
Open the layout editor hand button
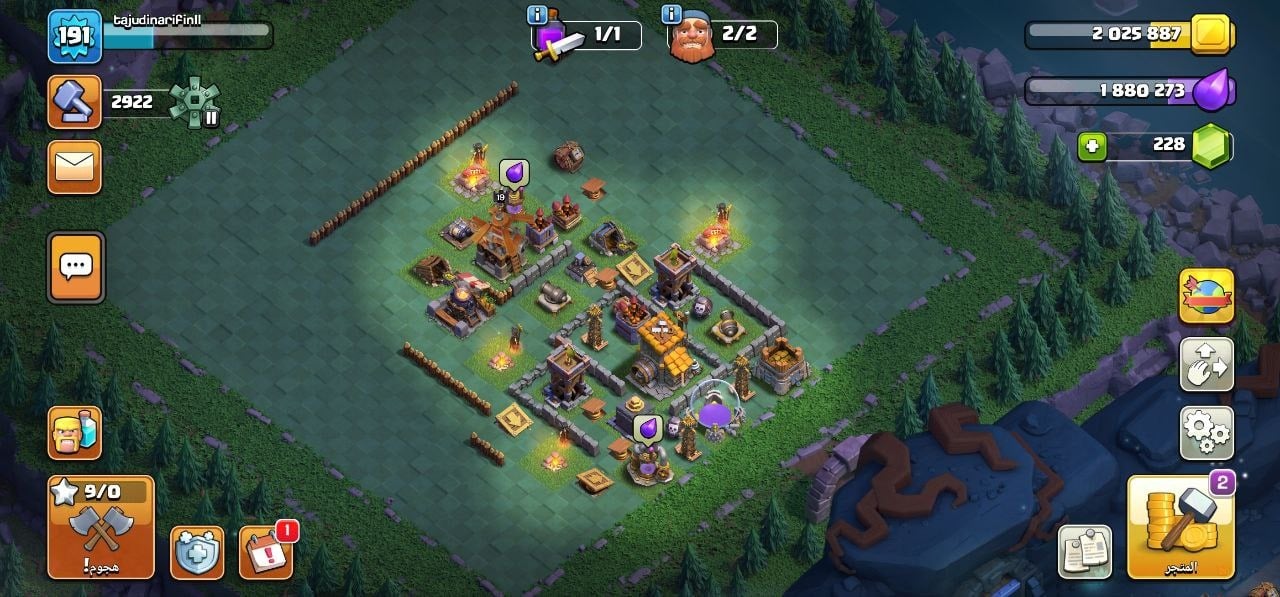[1206, 365]
